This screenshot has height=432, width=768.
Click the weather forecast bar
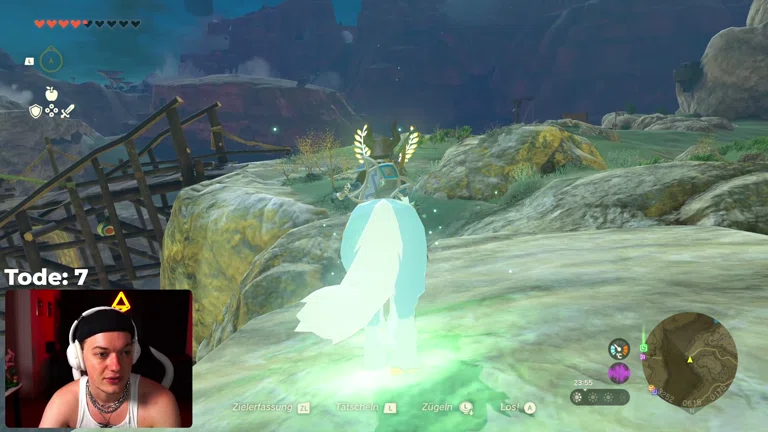coord(600,397)
